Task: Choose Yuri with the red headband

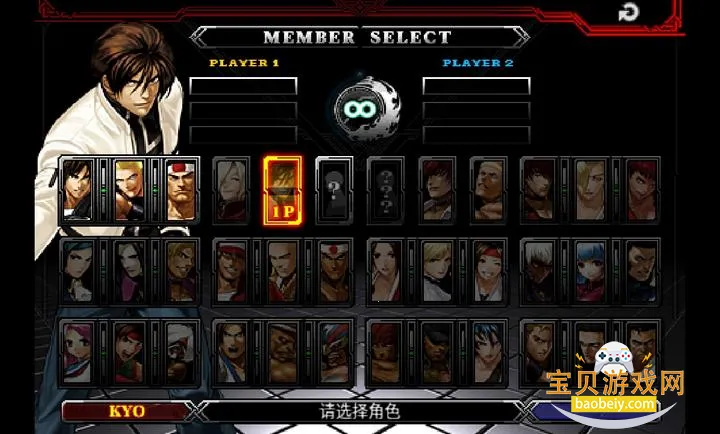Action: pyautogui.click(x=489, y=270)
